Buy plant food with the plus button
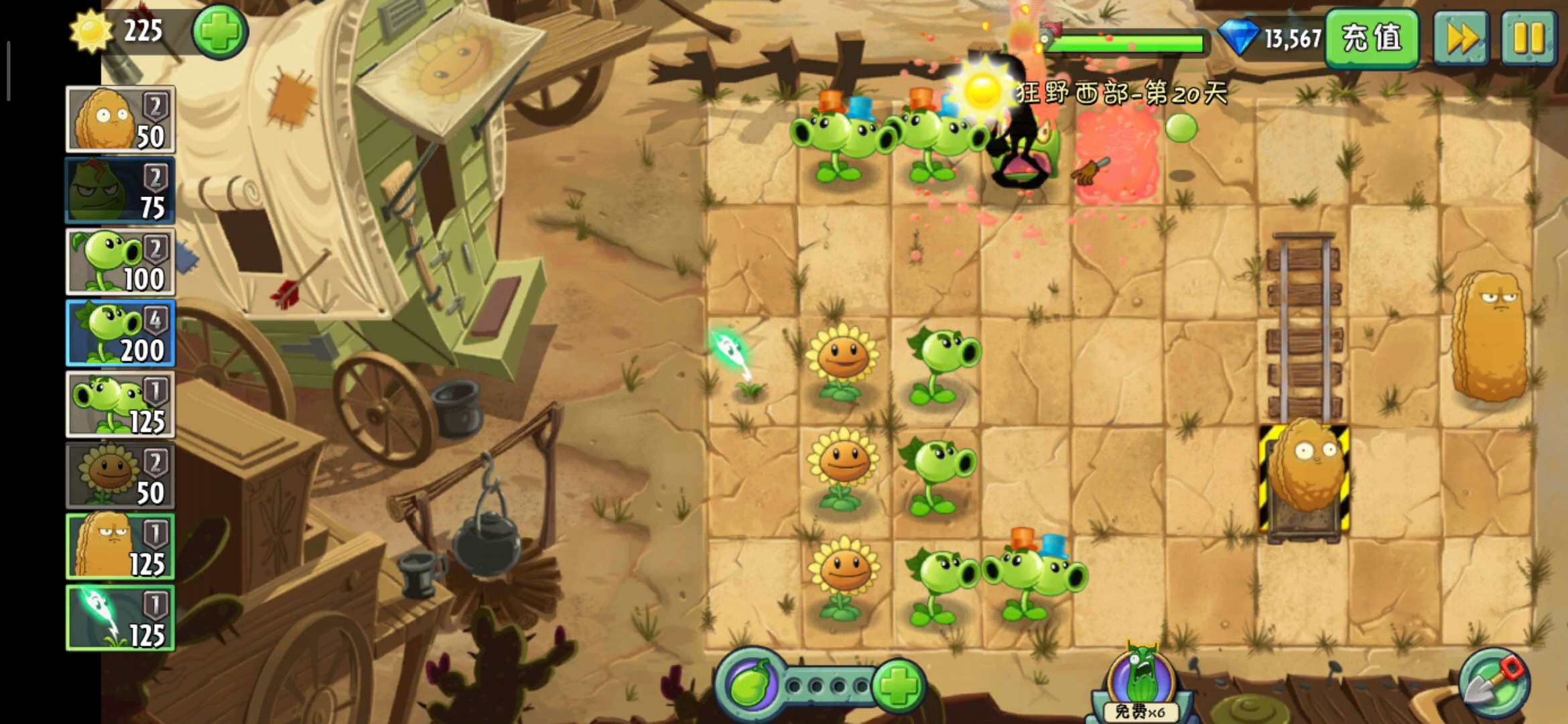The width and height of the screenshot is (1568, 724). pos(898,685)
